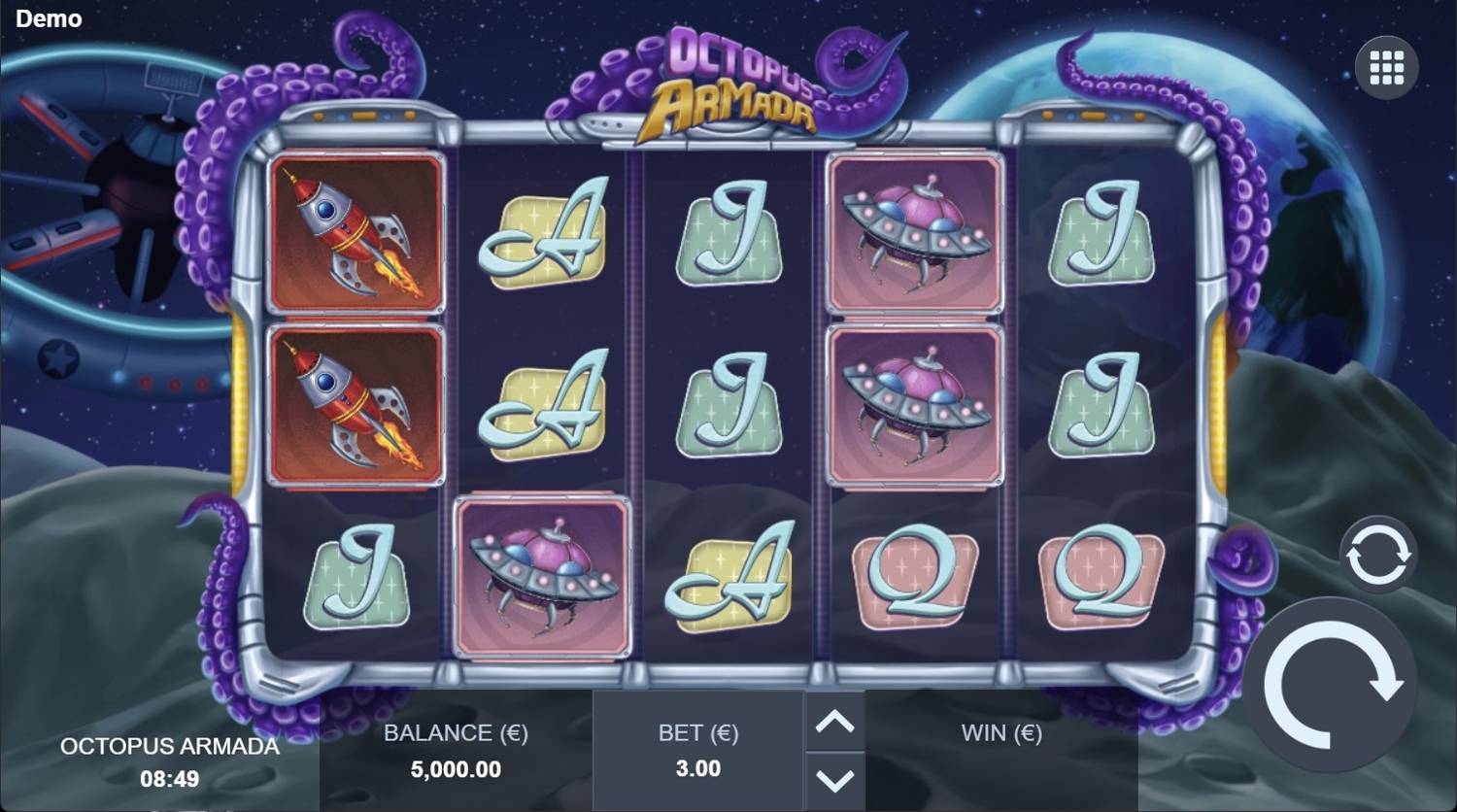Select the OCTOPUS ARMADA title text
Image resolution: width=1457 pixels, height=812 pixels.
click(169, 747)
